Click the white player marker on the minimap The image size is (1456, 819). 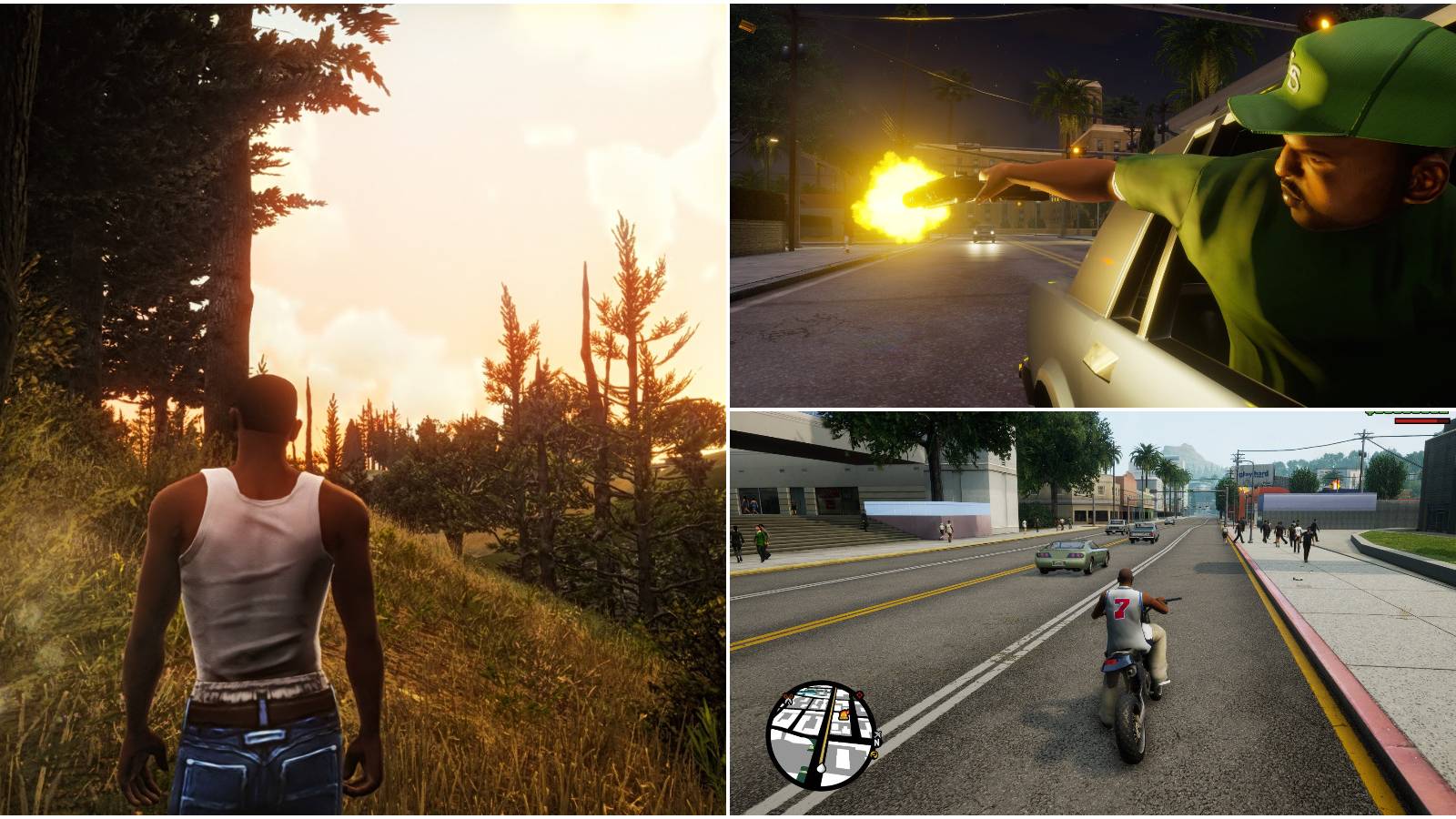click(x=821, y=769)
